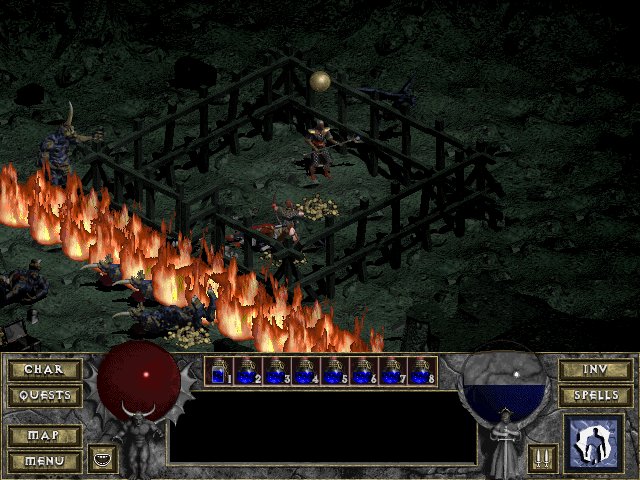Pick the blue potion in belt slot 7
The width and height of the screenshot is (640, 480).
pyautogui.click(x=394, y=372)
